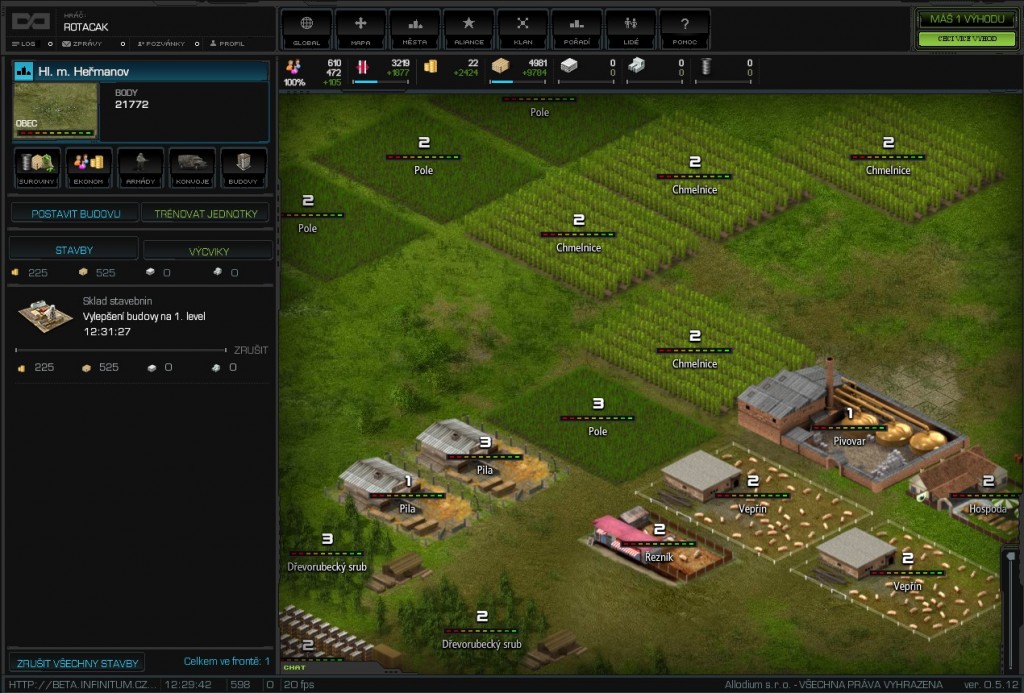View the player Profil
Viewport: 1024px width, 693px height.
pyautogui.click(x=228, y=44)
